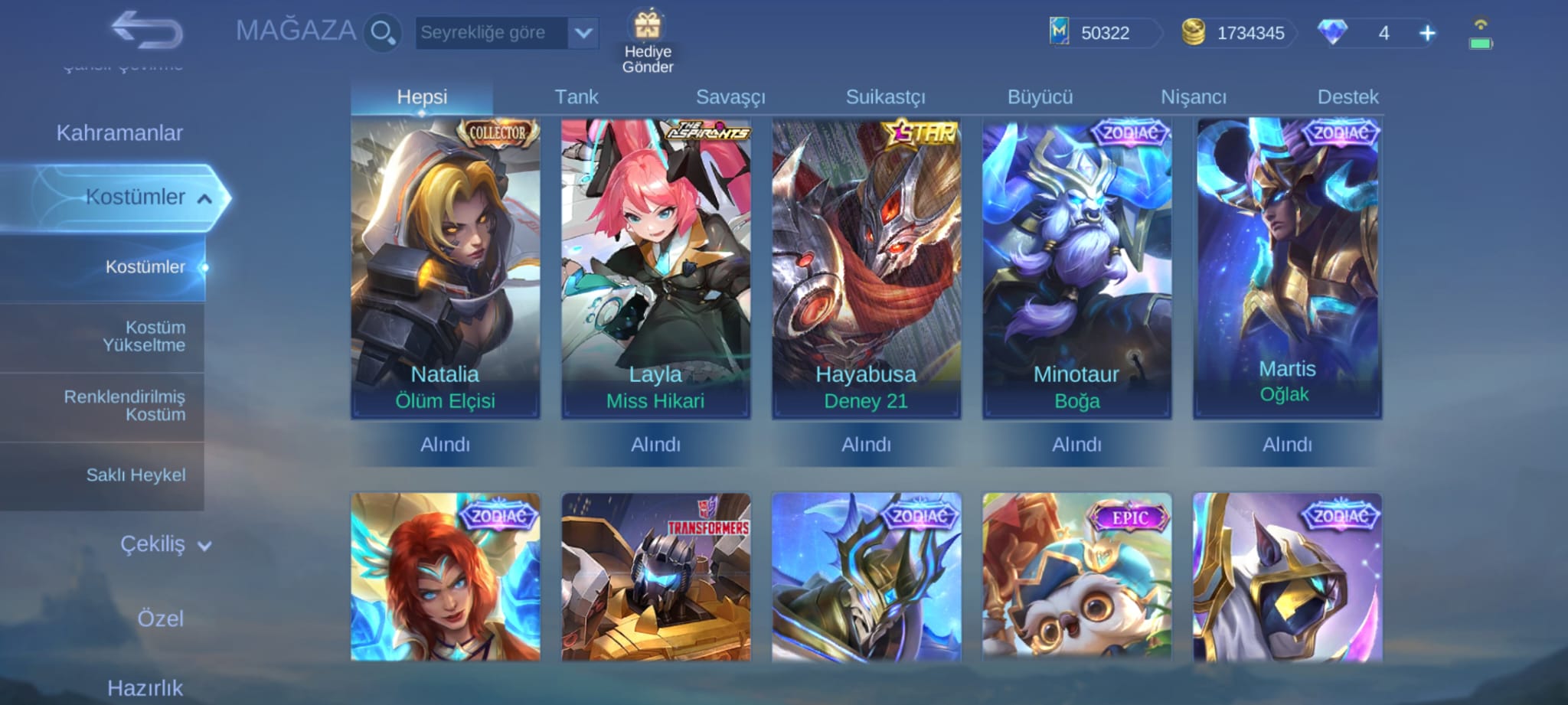1568x705 pixels.
Task: Switch to the Savaşçı tab
Action: coord(730,97)
